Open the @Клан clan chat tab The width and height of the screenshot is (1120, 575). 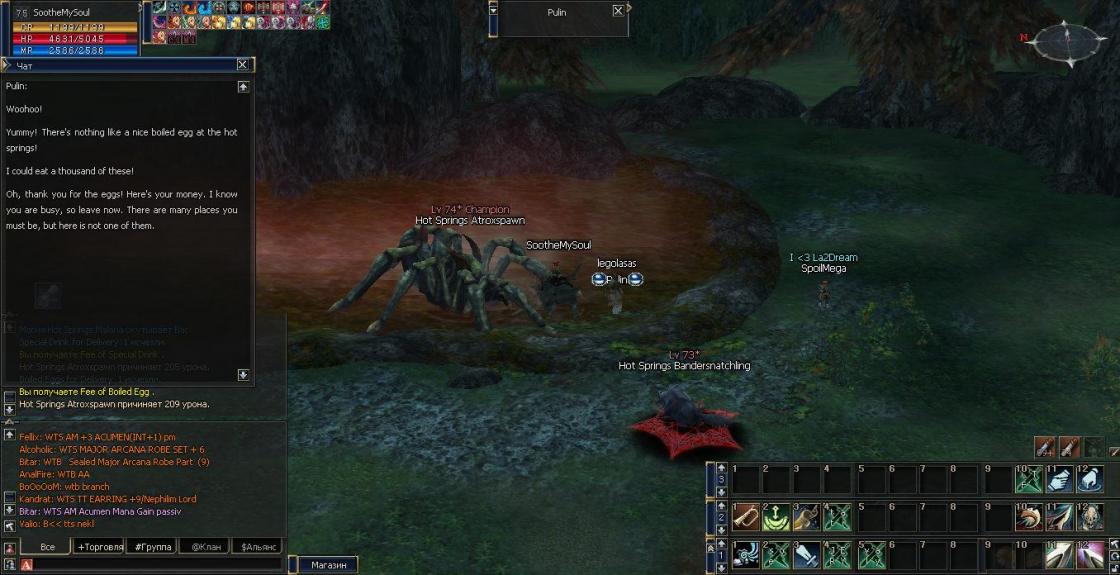(x=204, y=547)
